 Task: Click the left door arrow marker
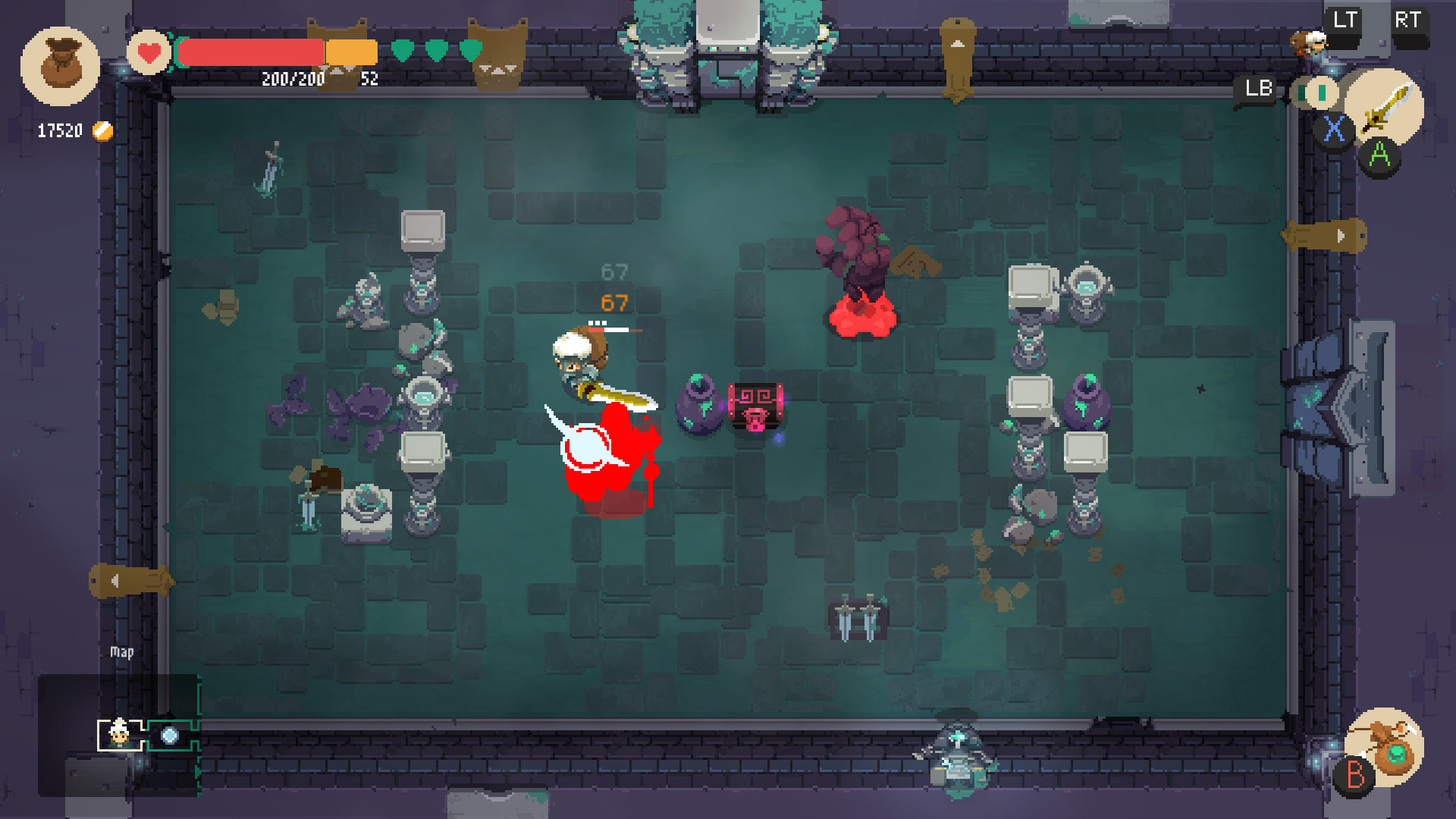pos(129,580)
